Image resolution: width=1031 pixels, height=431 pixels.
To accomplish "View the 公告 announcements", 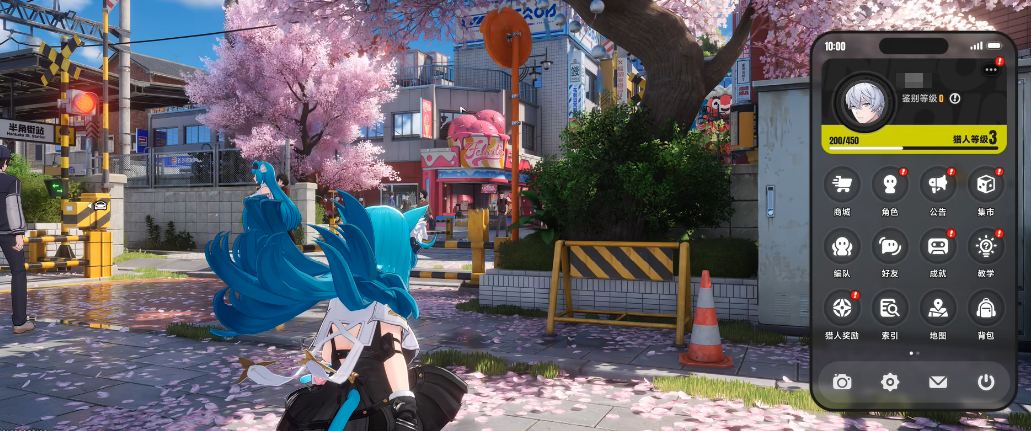I will point(937,186).
